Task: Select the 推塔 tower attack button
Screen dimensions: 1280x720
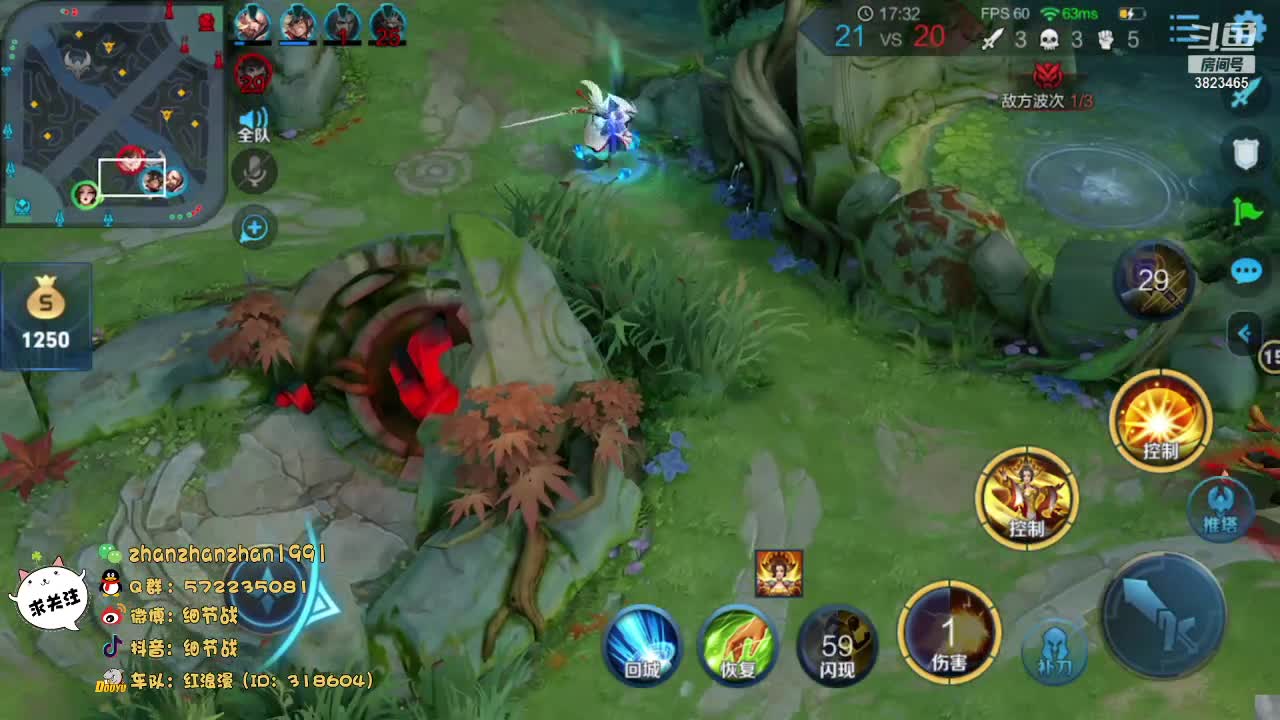Action: point(1221,510)
